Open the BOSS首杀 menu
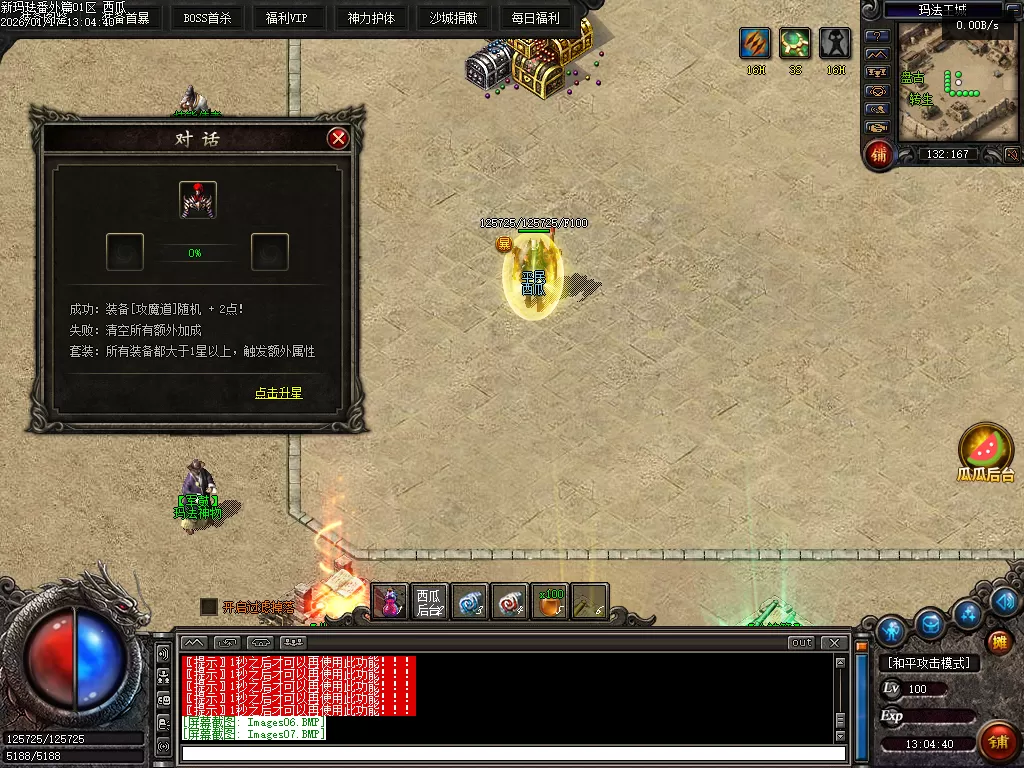This screenshot has height=768, width=1024. [207, 18]
